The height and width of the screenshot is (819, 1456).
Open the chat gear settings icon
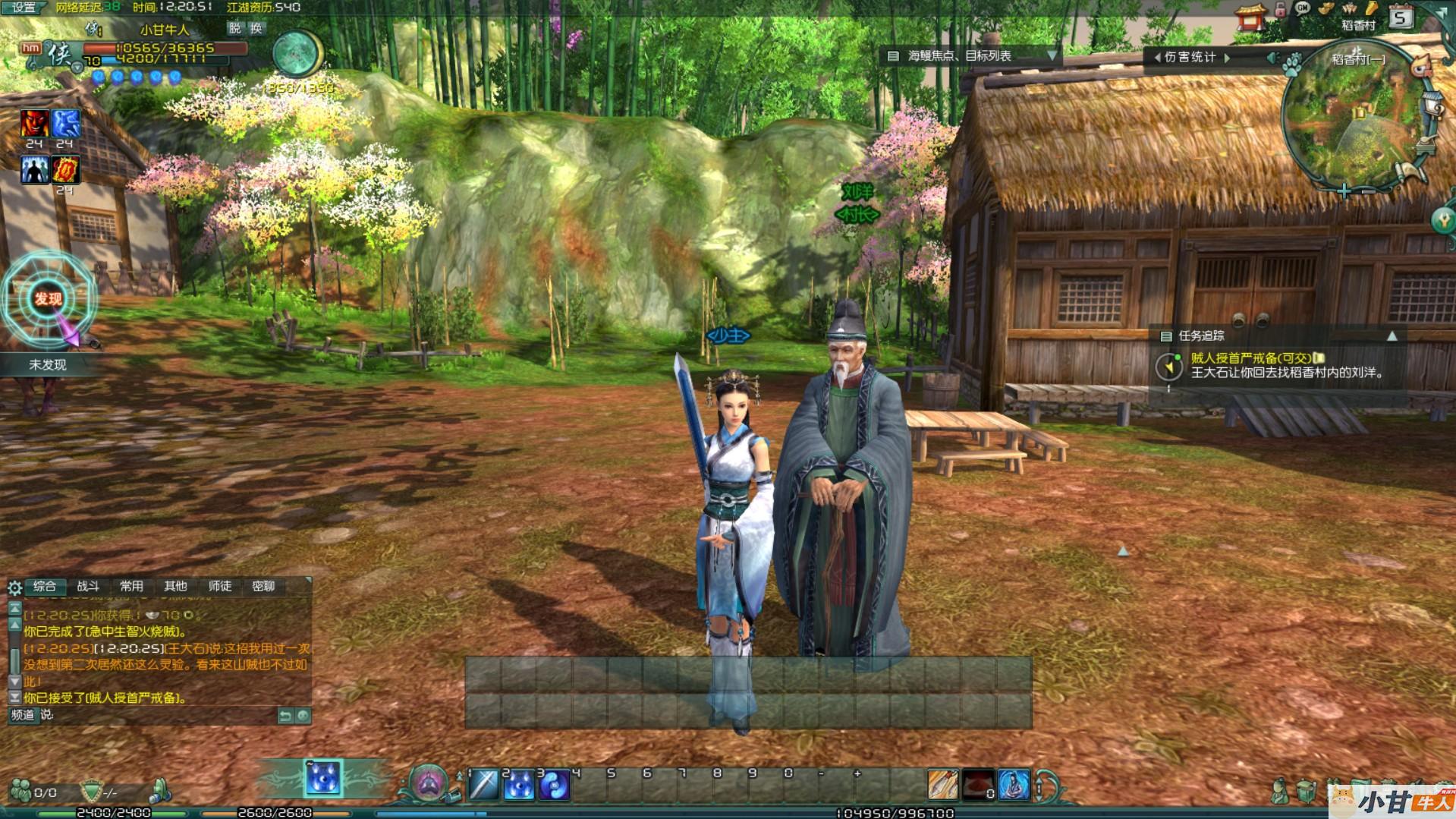pyautogui.click(x=14, y=587)
